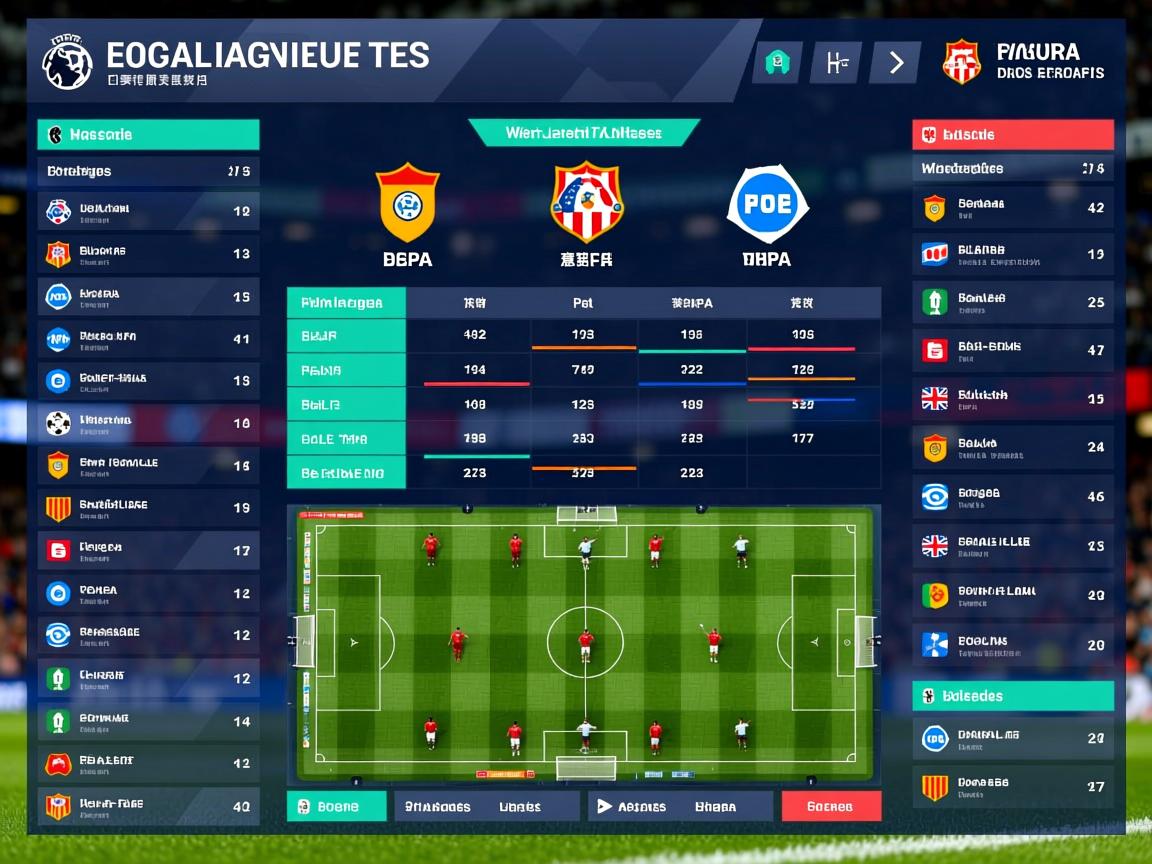The width and height of the screenshot is (1152, 864).
Task: Open the red header tab above the right list
Action: (x=1013, y=135)
